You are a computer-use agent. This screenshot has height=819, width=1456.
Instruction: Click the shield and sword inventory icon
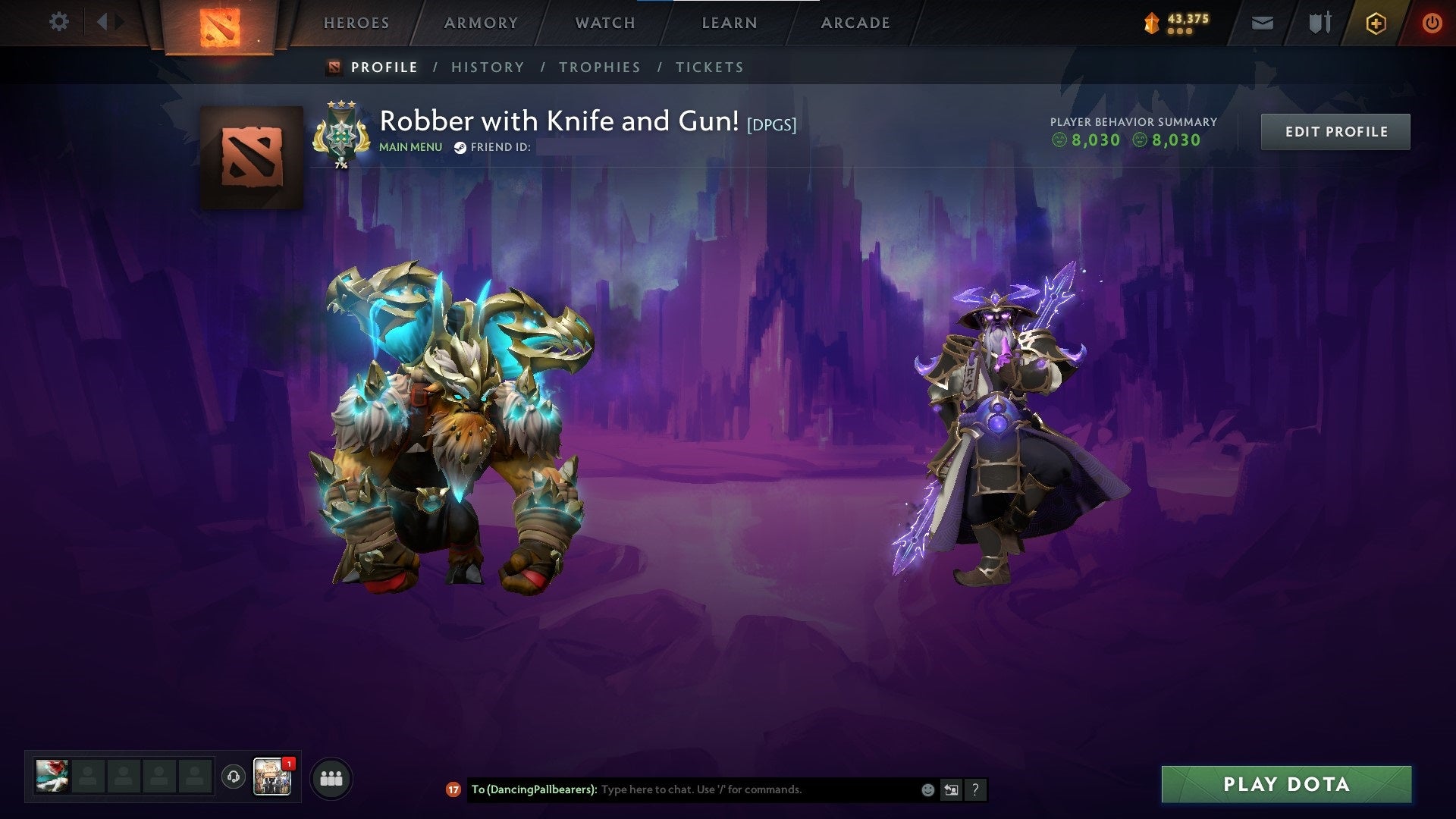(x=1319, y=23)
